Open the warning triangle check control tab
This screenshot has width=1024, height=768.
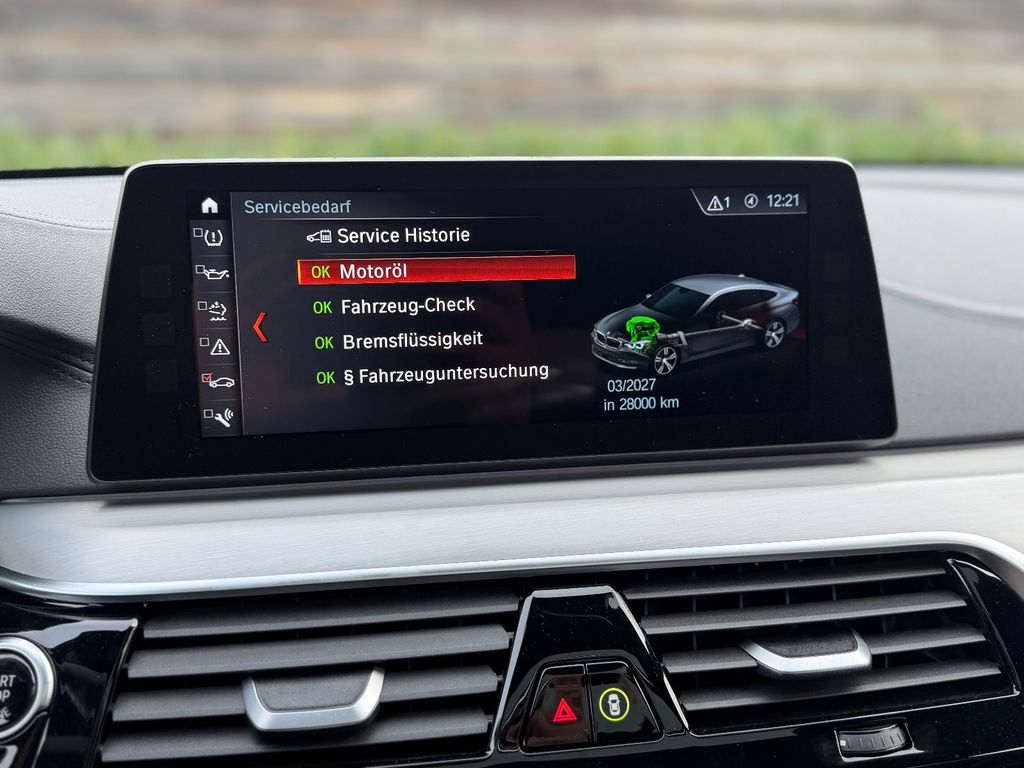(x=218, y=346)
